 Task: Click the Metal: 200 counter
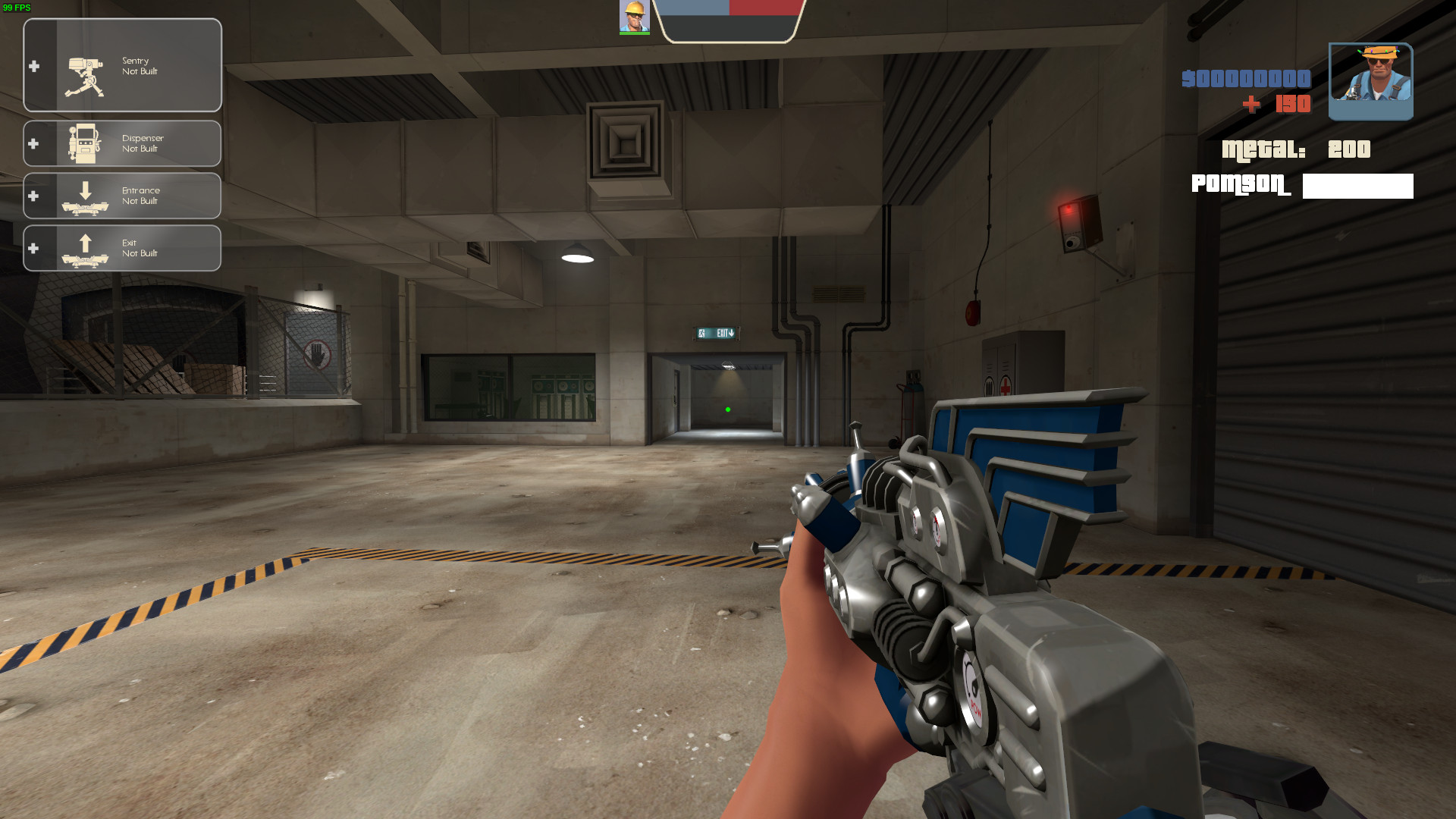pos(1297,149)
